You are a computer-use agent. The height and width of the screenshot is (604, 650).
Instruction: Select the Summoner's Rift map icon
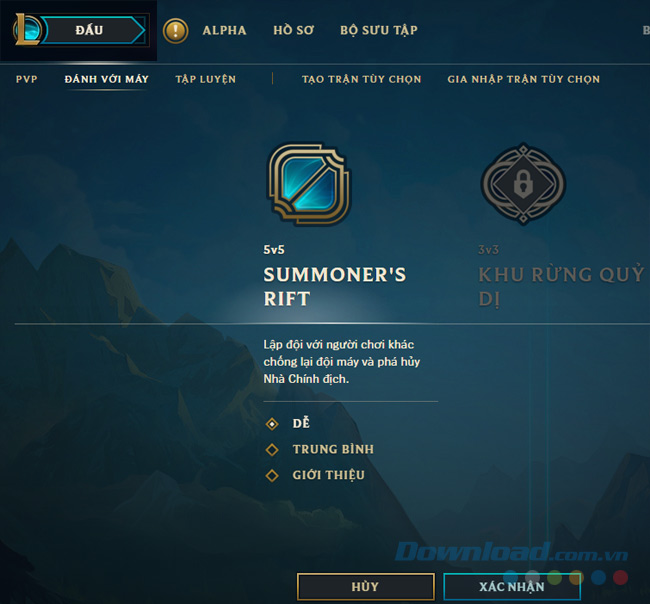[x=309, y=184]
